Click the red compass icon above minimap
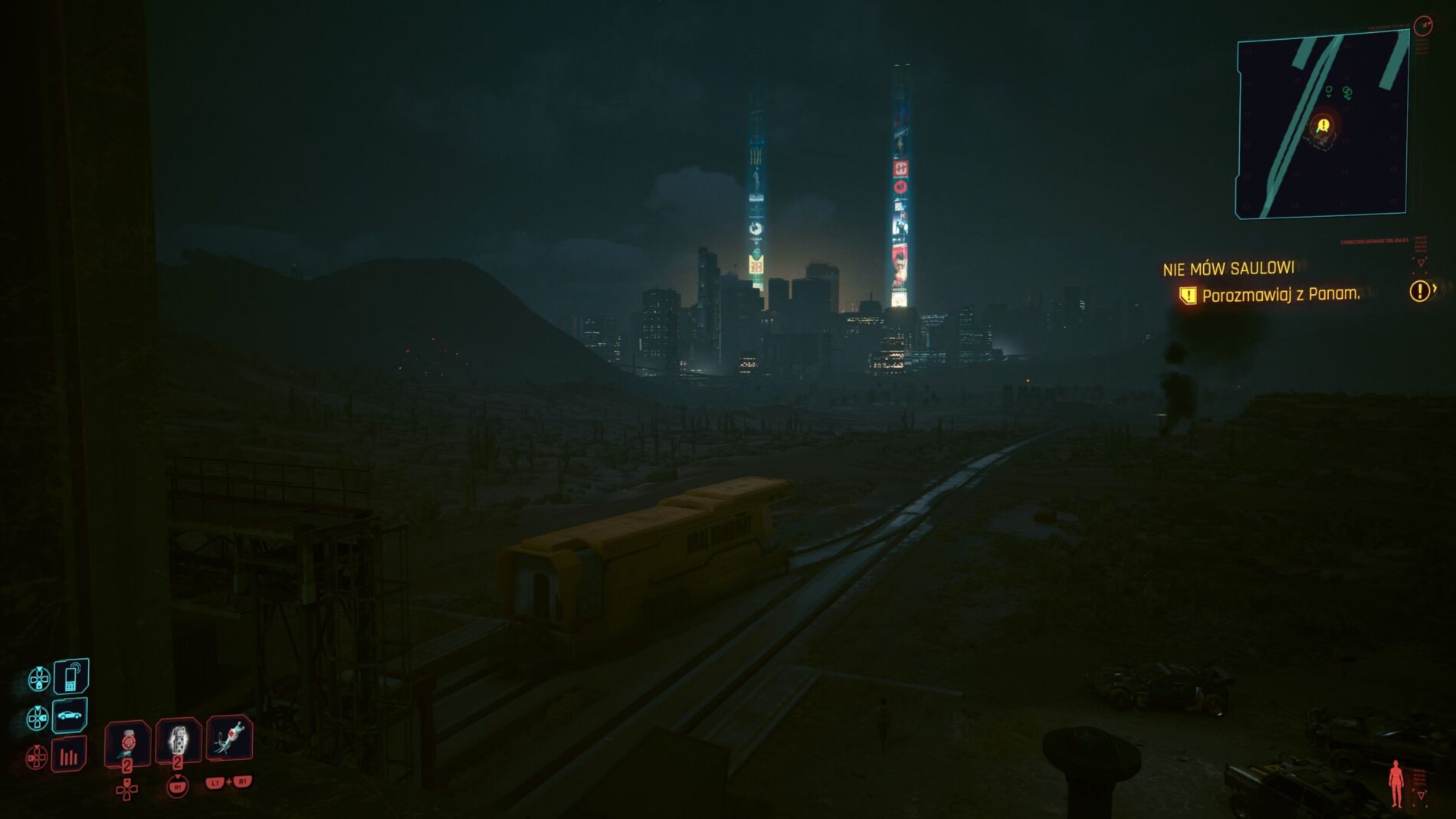Screen dimensions: 1456x819 (x=1423, y=26)
